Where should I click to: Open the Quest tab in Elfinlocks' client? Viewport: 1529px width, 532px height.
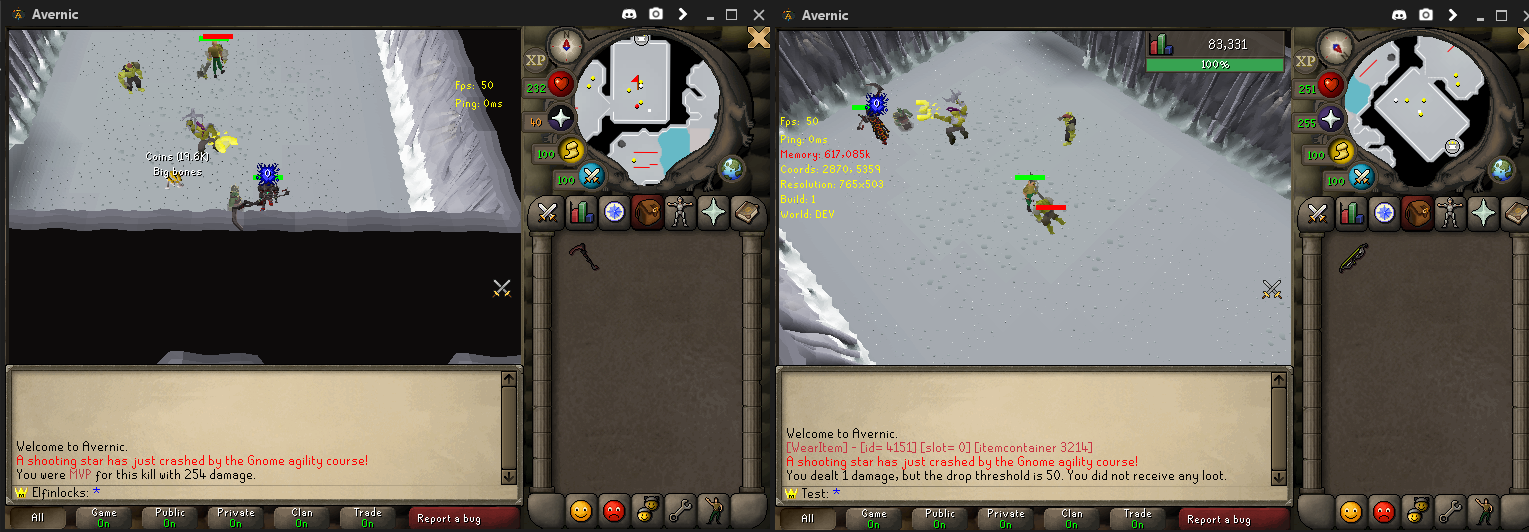pyautogui.click(x=614, y=212)
